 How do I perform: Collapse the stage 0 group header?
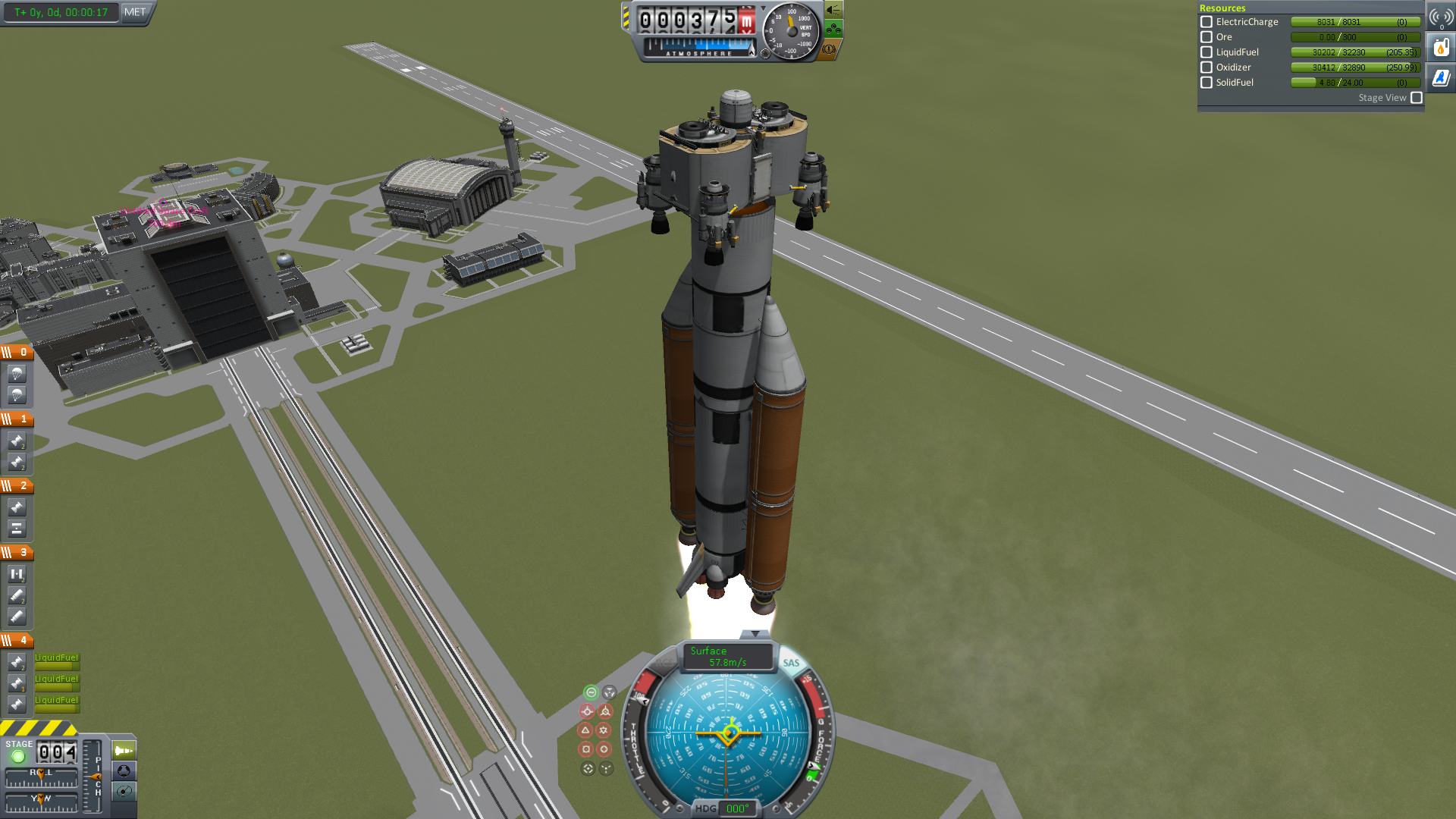click(x=17, y=352)
